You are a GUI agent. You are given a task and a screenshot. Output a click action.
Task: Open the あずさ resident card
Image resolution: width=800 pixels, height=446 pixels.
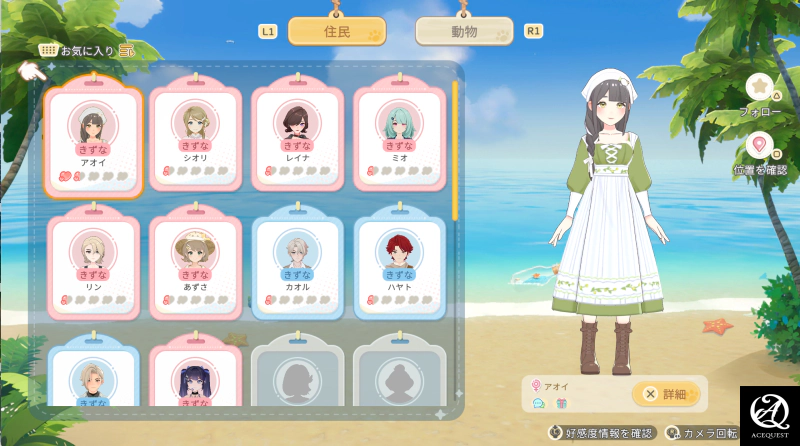(196, 263)
